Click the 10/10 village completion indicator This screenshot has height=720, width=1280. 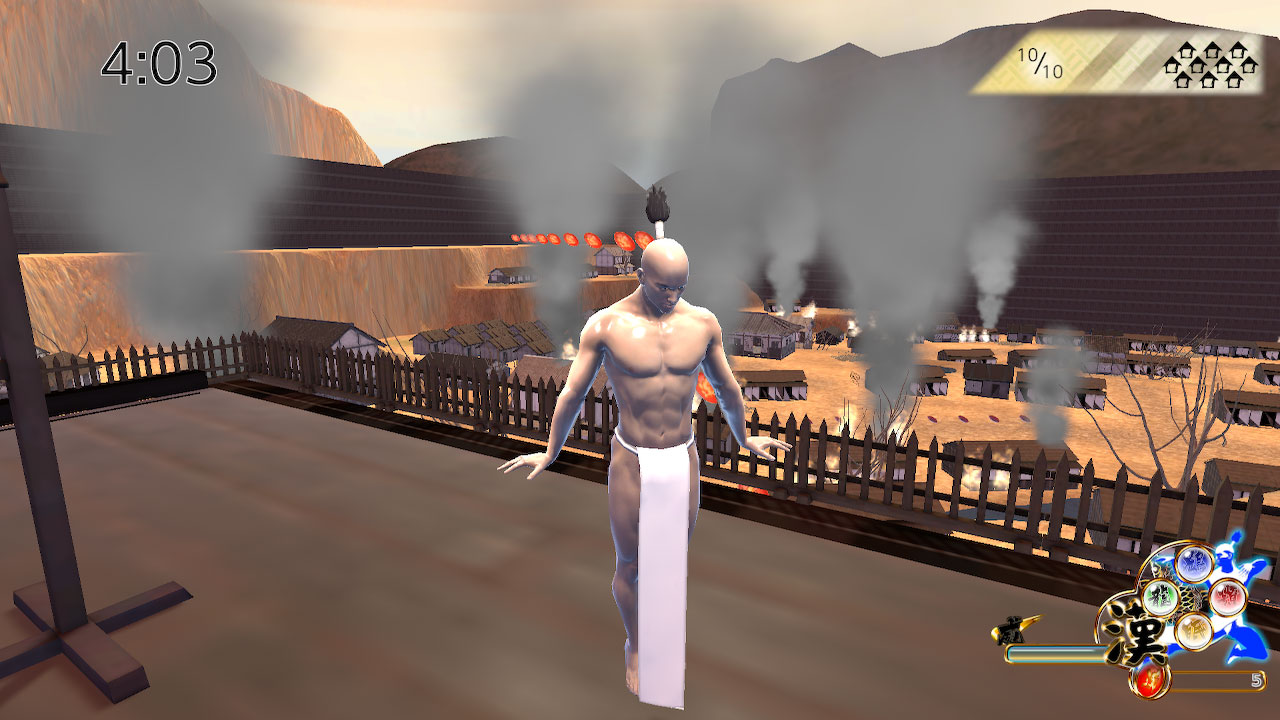(1040, 60)
